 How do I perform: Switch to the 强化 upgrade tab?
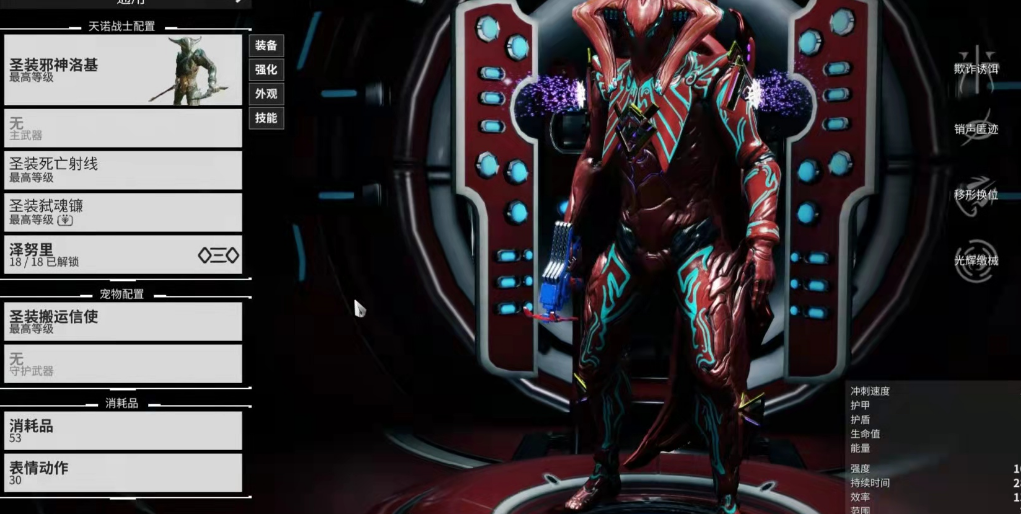266,70
